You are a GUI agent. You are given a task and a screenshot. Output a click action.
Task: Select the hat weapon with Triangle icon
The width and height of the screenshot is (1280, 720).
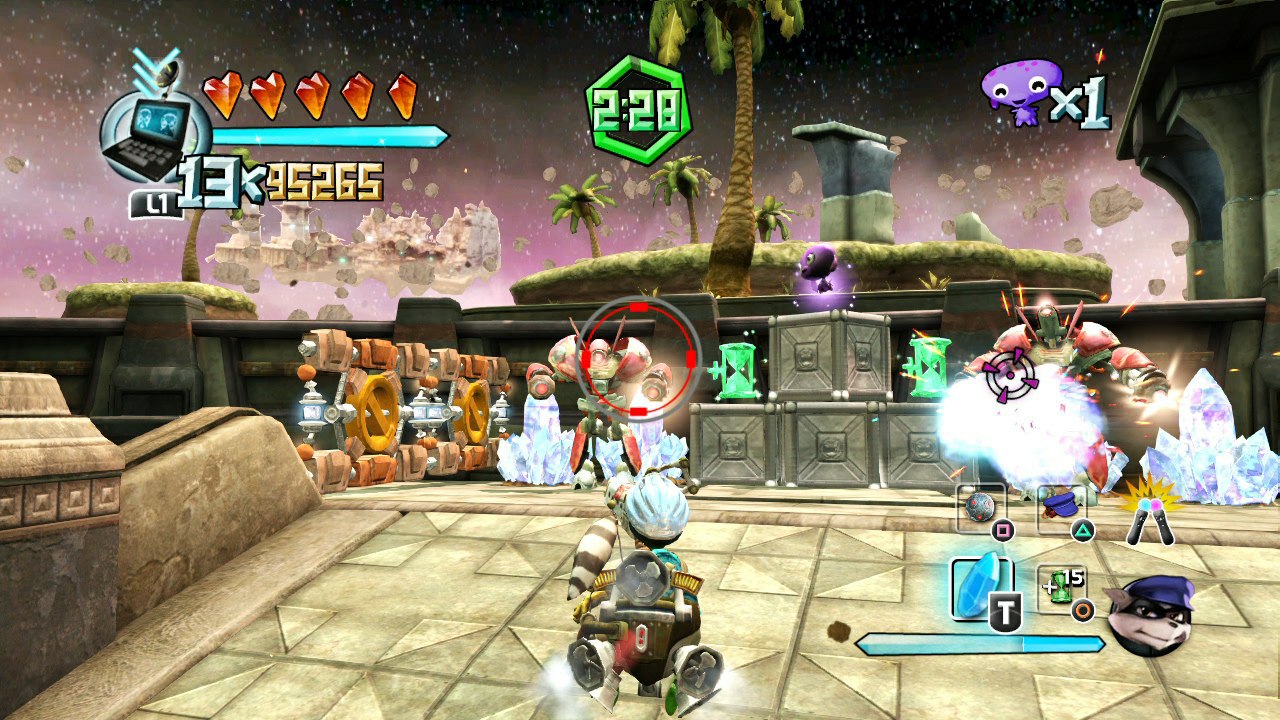1061,504
